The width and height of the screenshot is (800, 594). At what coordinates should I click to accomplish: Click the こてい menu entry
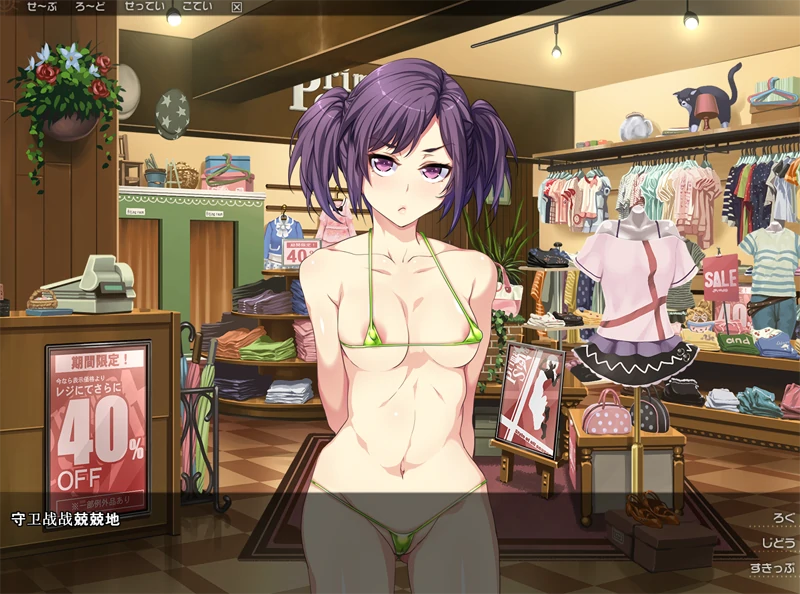point(197,7)
